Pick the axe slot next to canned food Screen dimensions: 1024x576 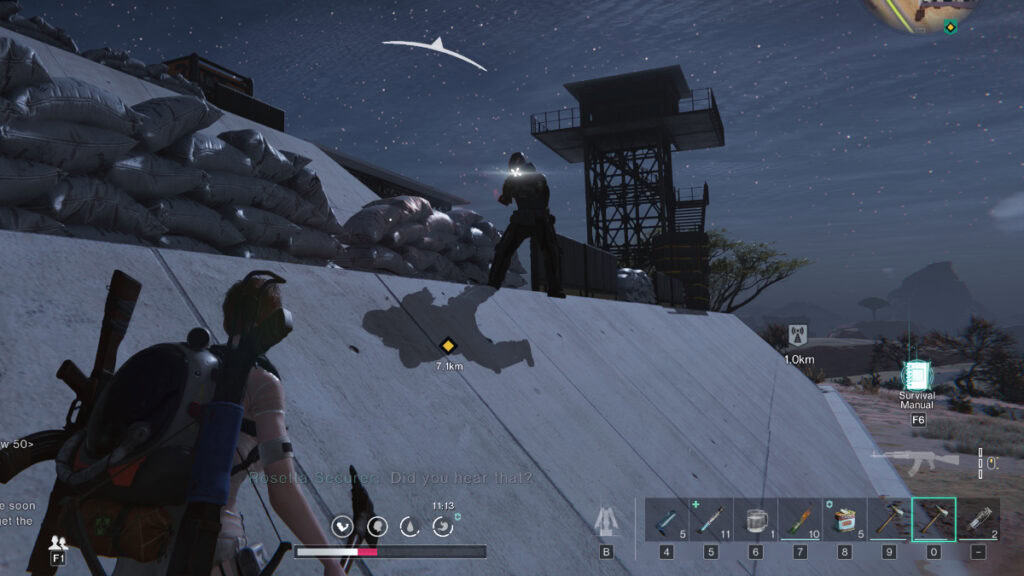889,519
